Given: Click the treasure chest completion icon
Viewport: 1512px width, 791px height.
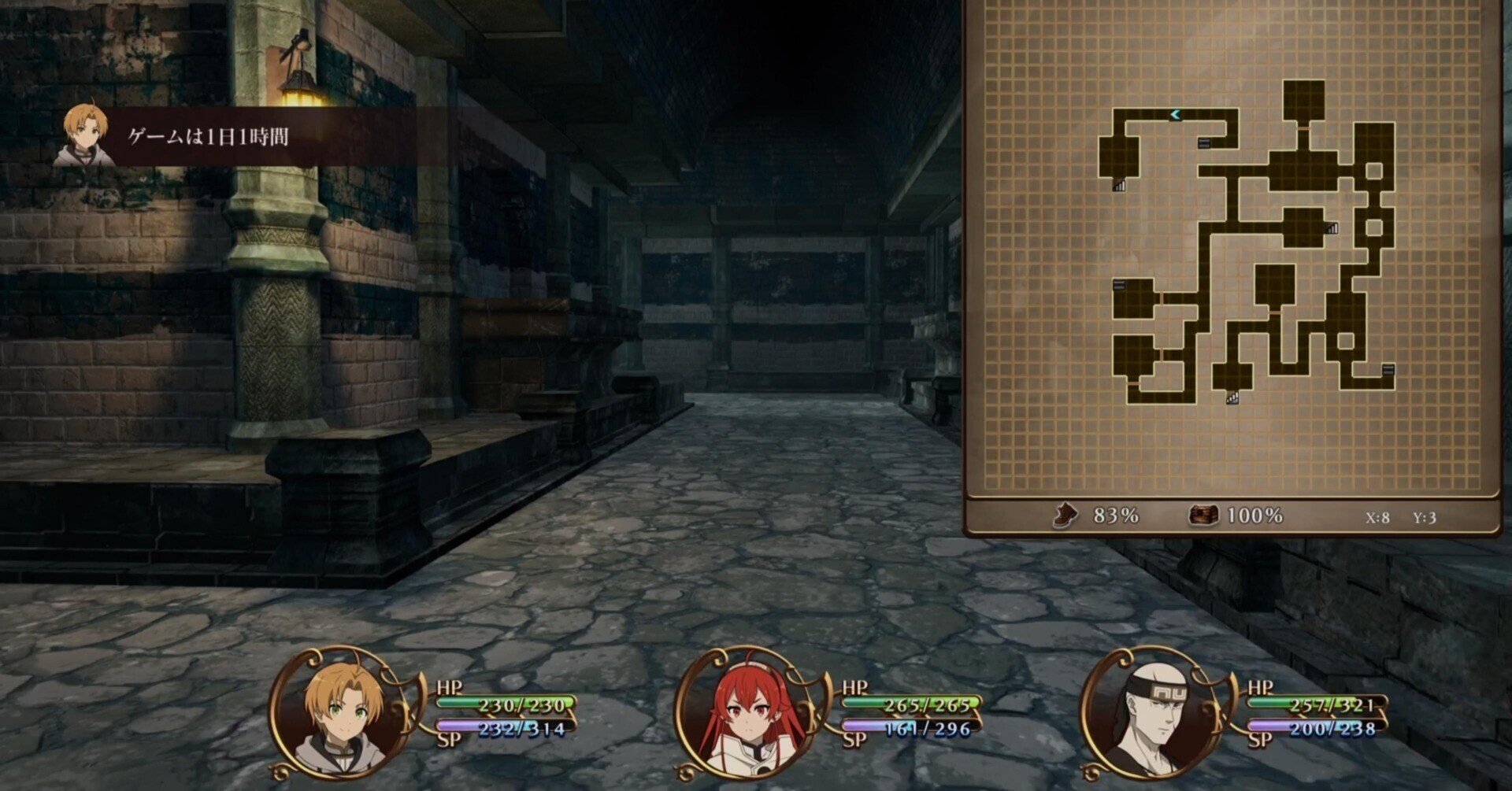Looking at the screenshot, I should click(x=1203, y=516).
